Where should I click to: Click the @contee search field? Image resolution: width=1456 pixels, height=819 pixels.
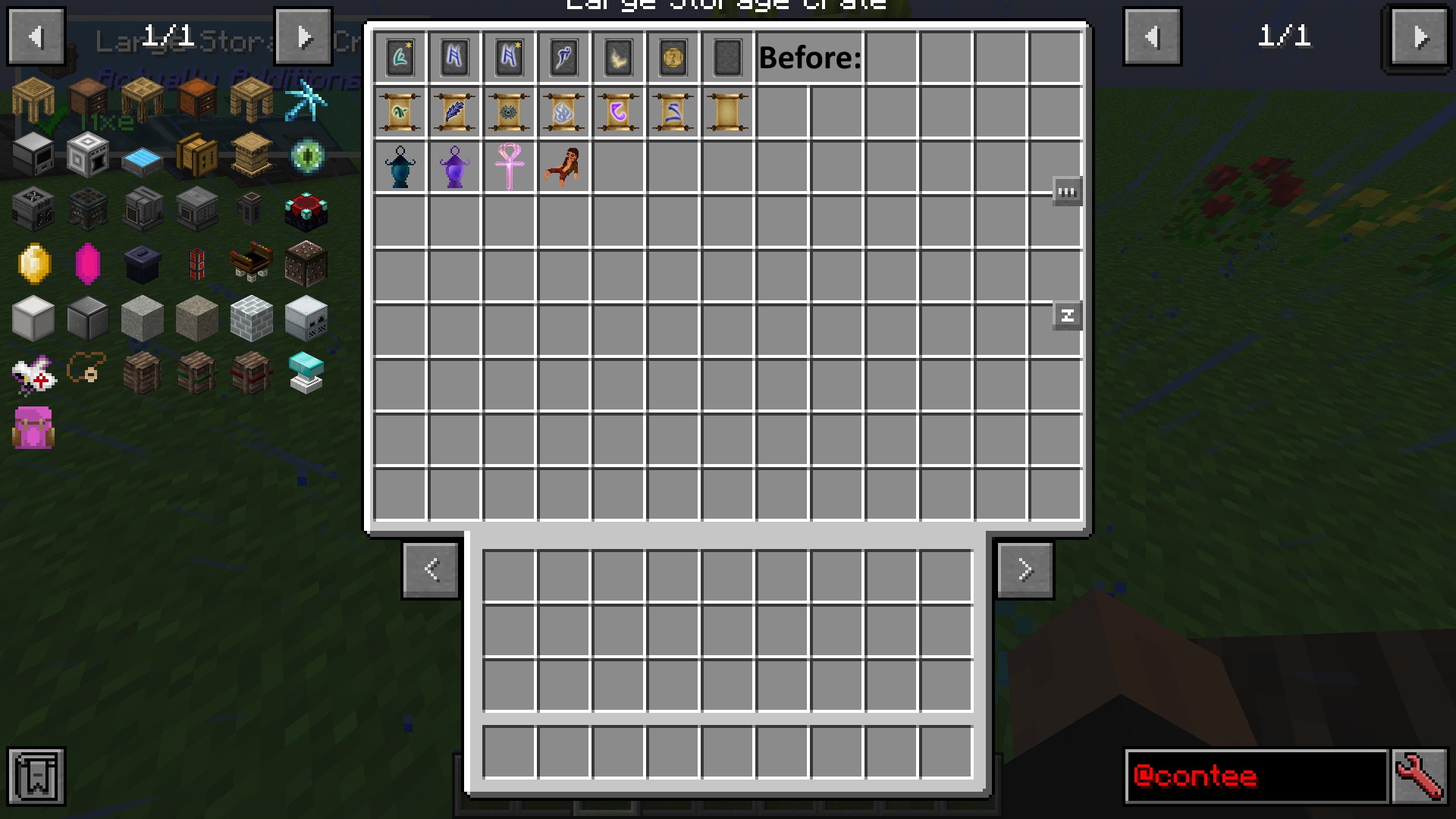pos(1255,777)
